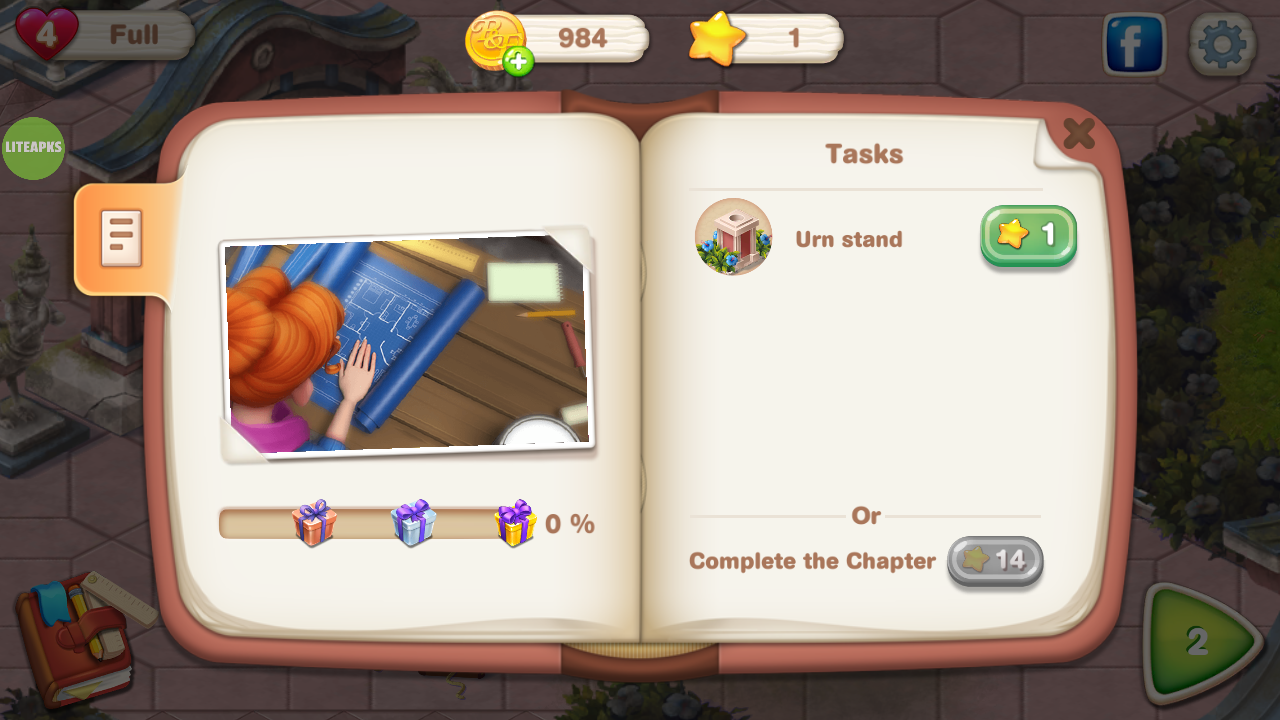
Task: Open the settings gear
Action: [1222, 45]
